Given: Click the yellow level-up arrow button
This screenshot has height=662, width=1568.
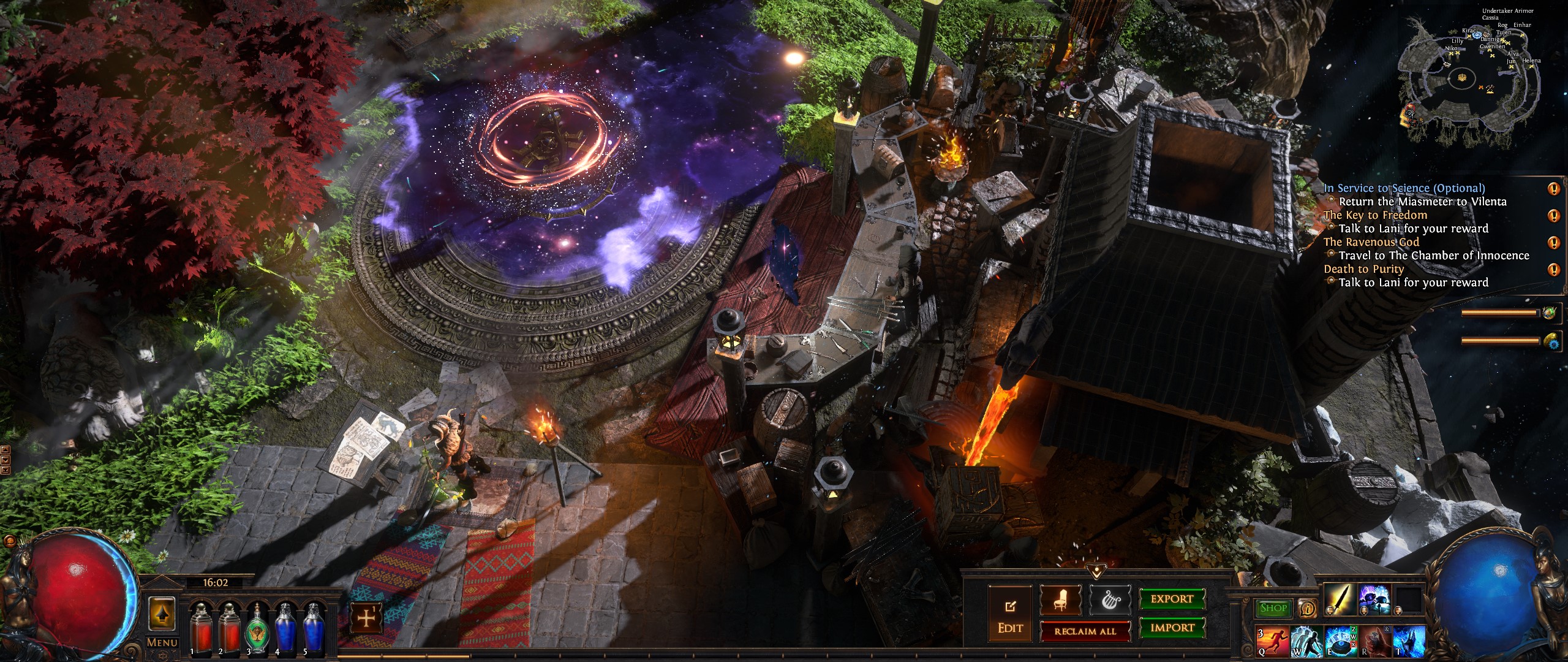Looking at the screenshot, I should click(162, 614).
